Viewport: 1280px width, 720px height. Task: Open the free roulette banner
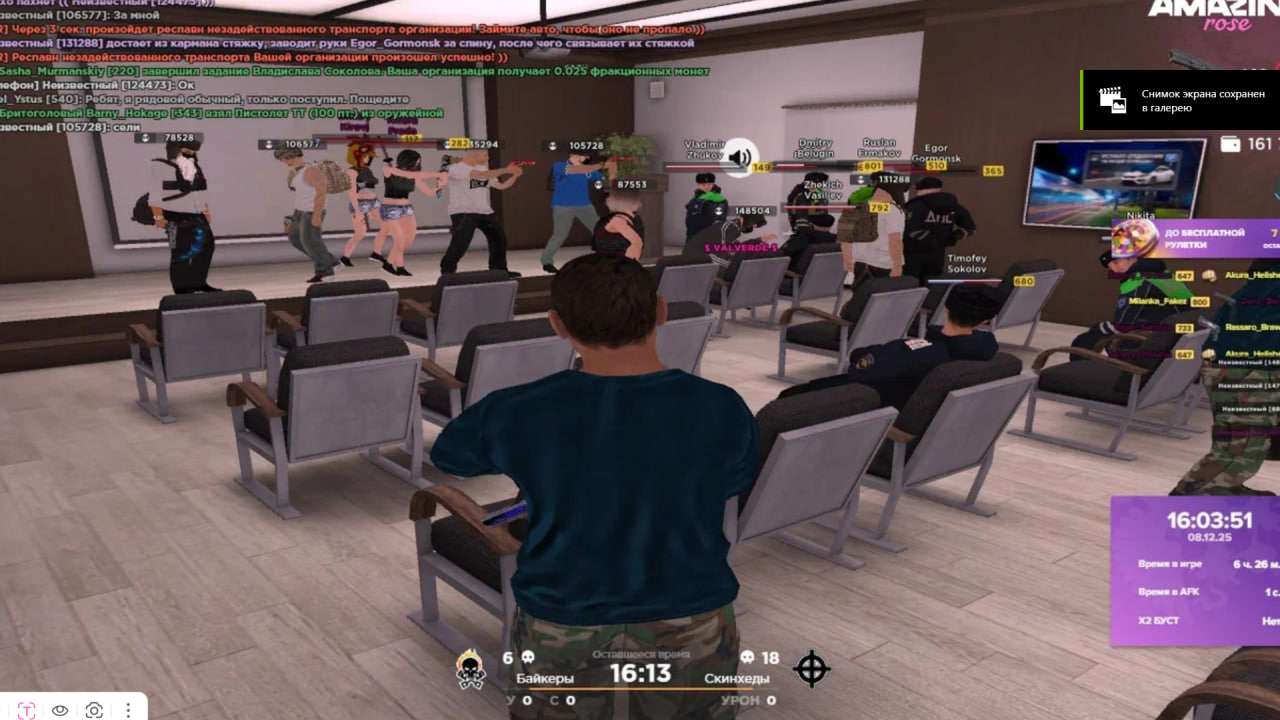pos(1195,238)
